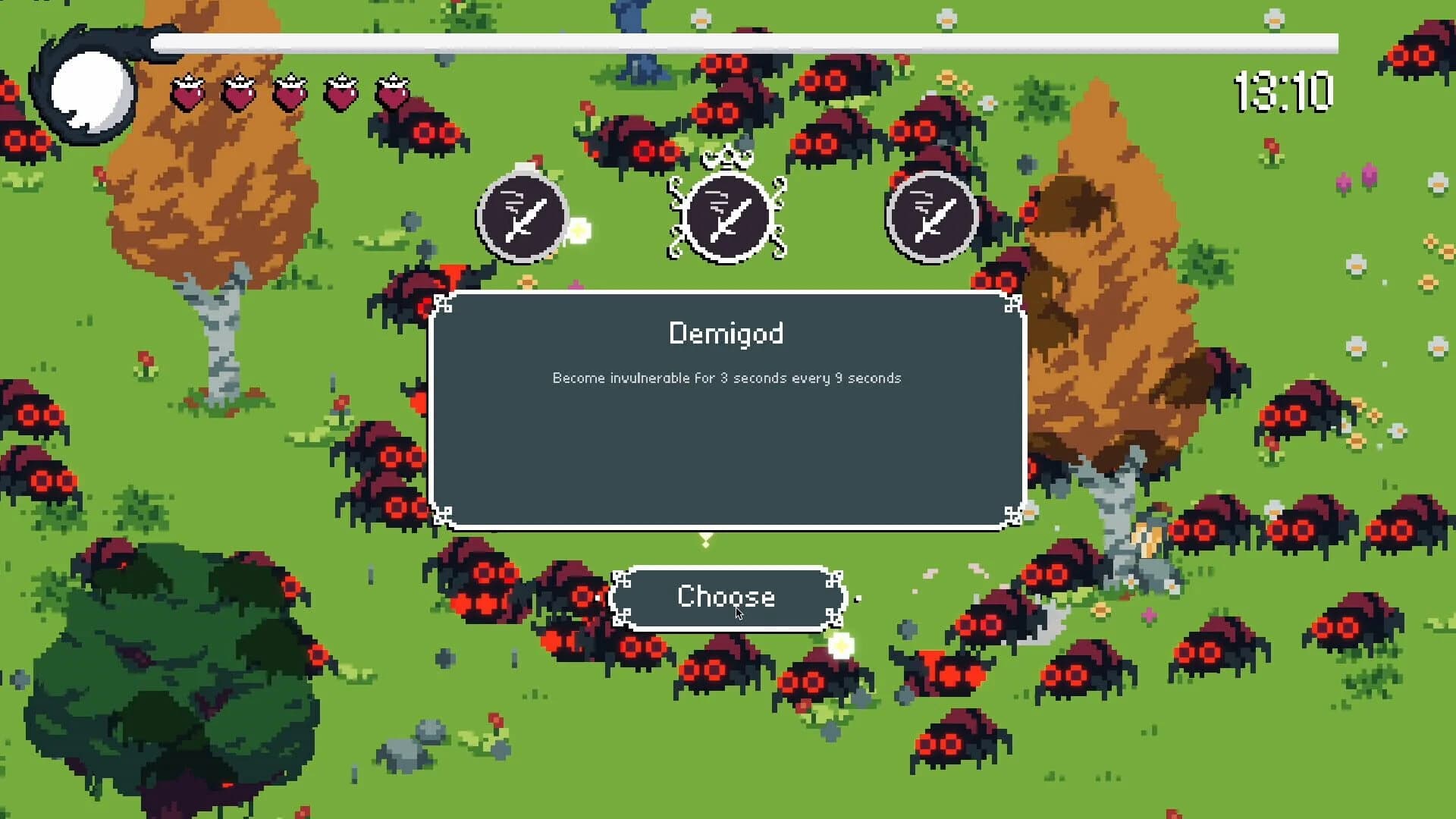Click the Demigod card panel background

point(726,455)
